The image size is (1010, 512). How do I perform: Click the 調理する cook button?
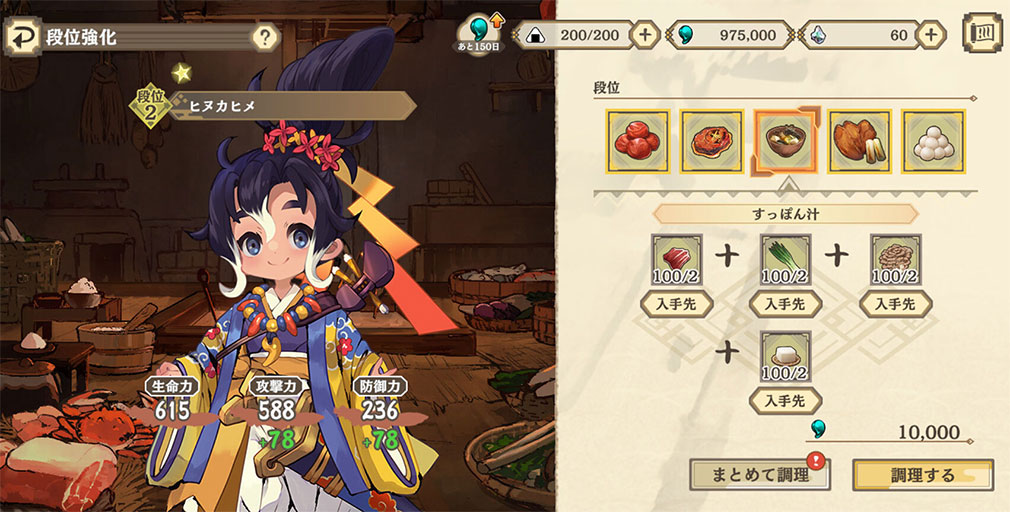tap(922, 475)
